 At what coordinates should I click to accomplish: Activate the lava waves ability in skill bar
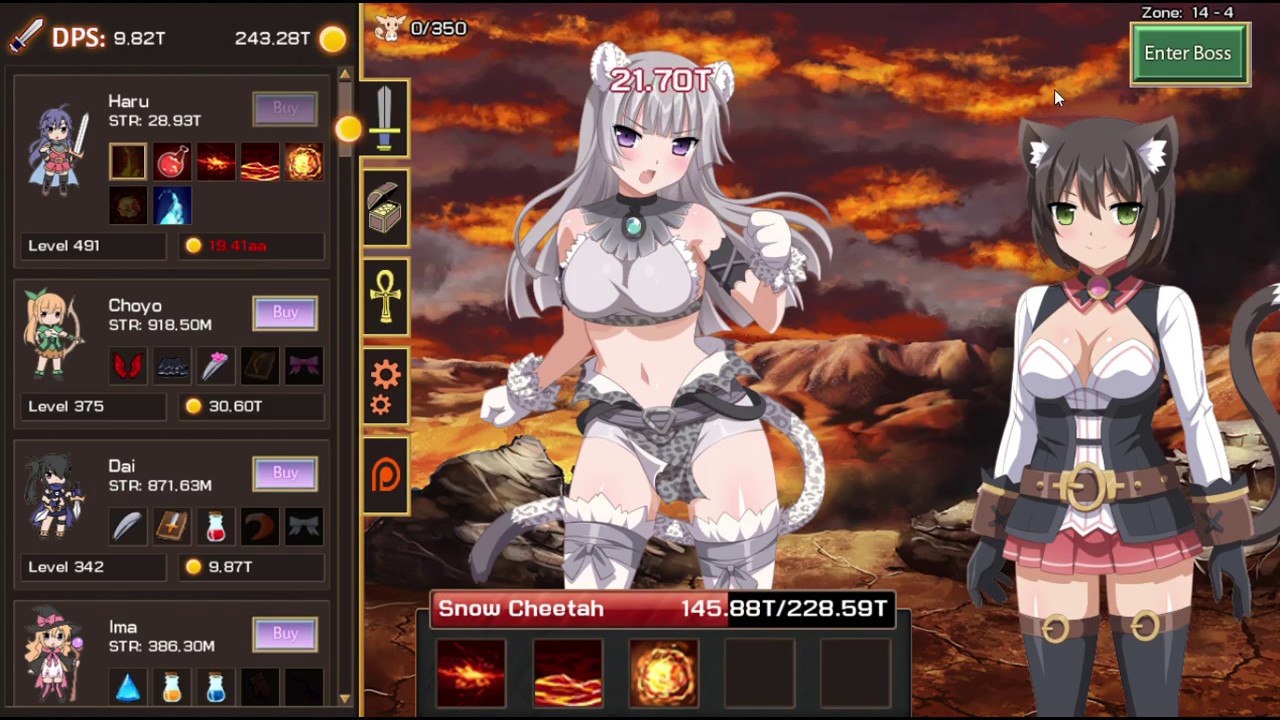point(567,673)
